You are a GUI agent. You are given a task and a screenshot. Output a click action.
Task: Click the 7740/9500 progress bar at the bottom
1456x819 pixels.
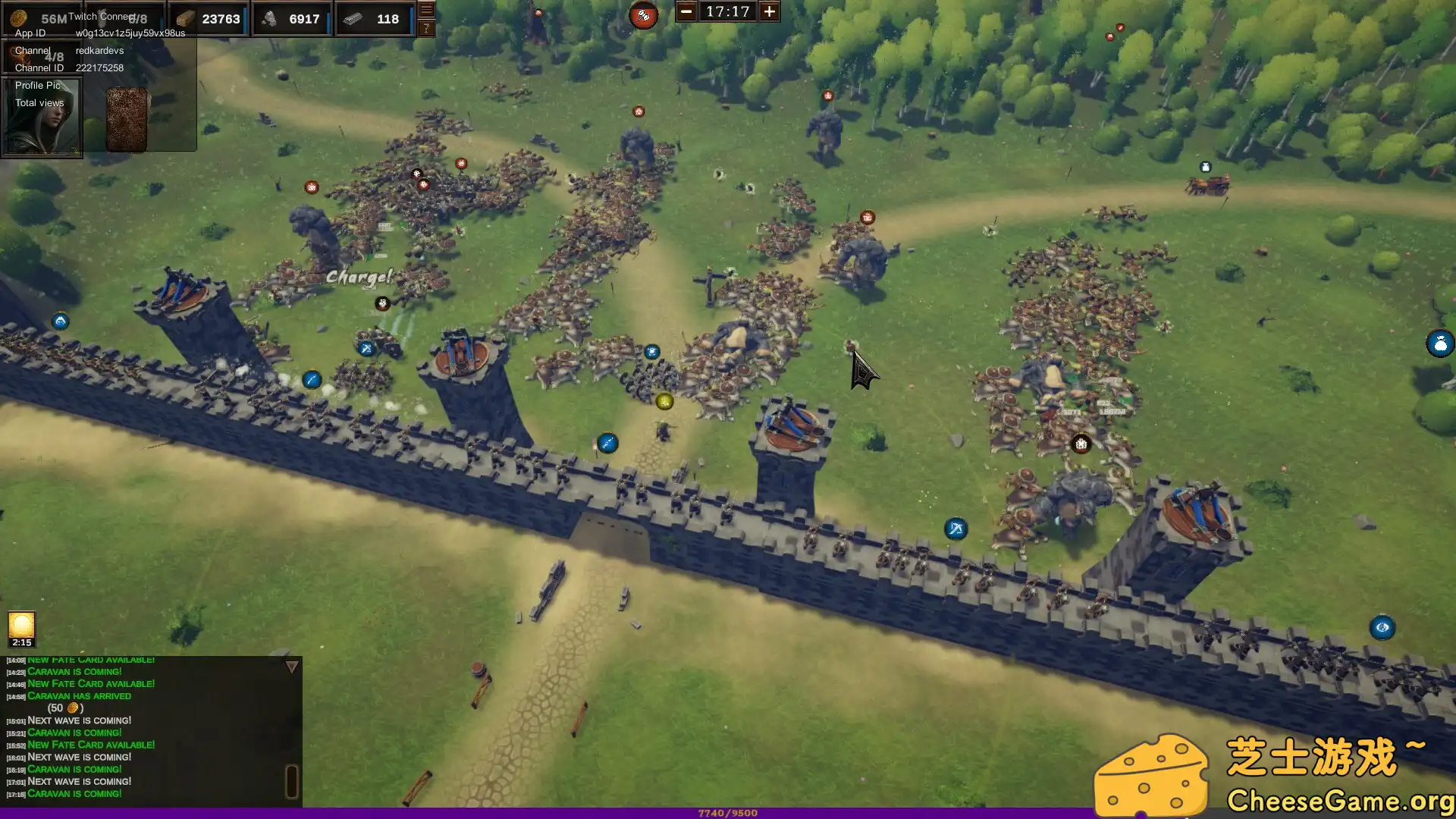pos(728,813)
